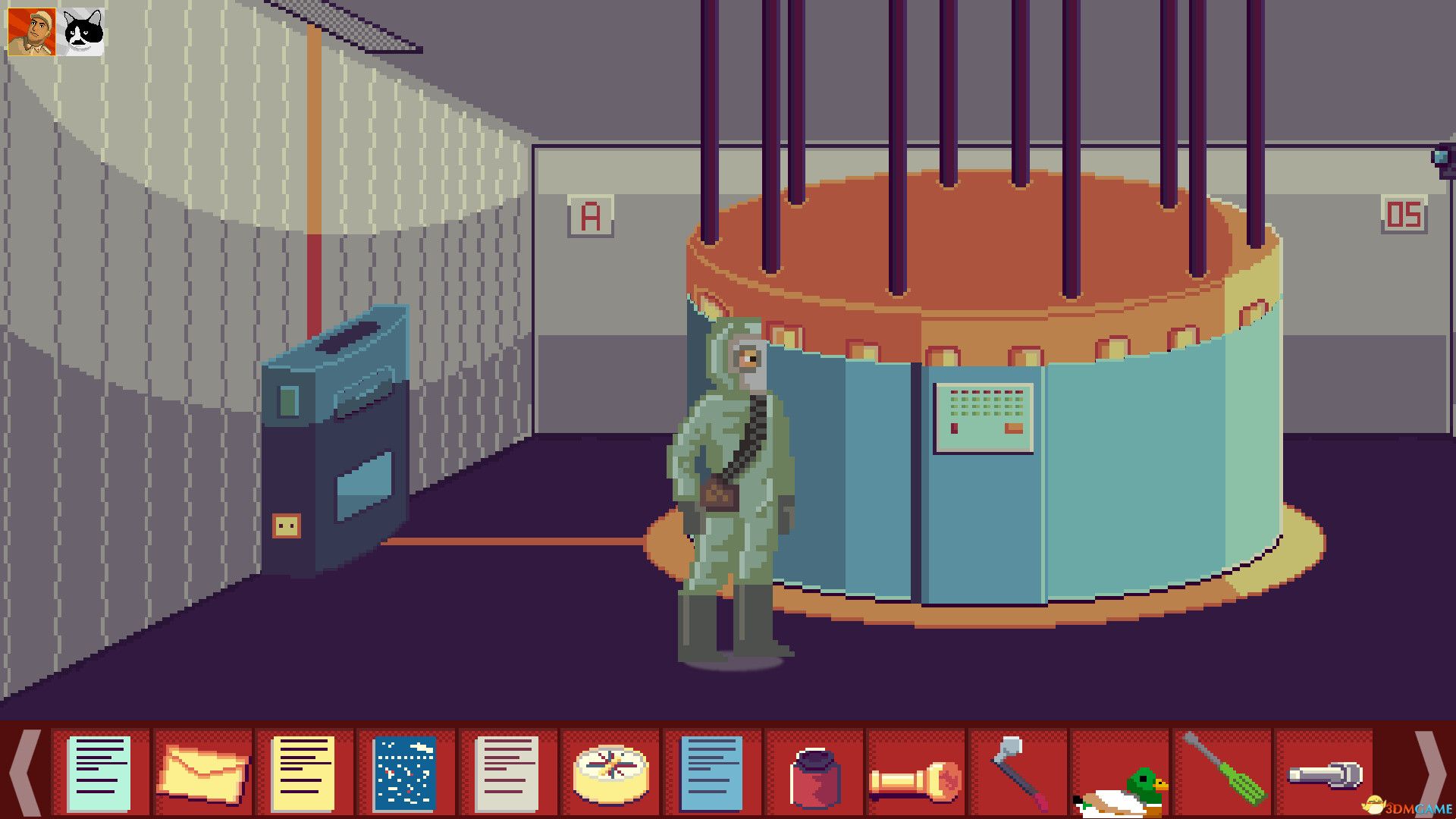Open the yellow envelope inventory item
This screenshot has width=1456, height=819.
coord(205,773)
